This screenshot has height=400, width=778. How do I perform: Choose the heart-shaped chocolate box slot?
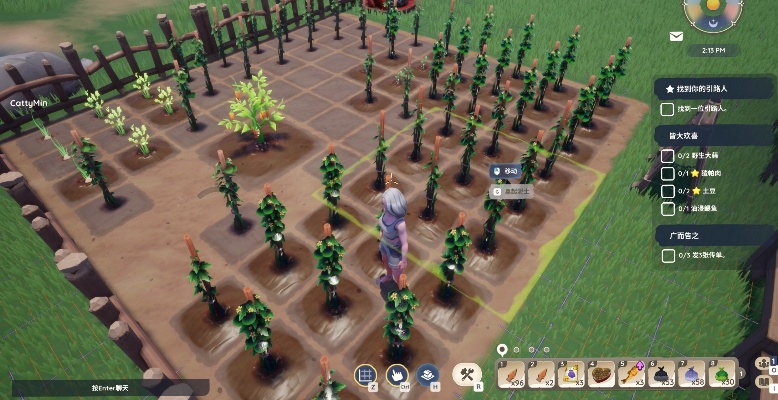[x=602, y=375]
